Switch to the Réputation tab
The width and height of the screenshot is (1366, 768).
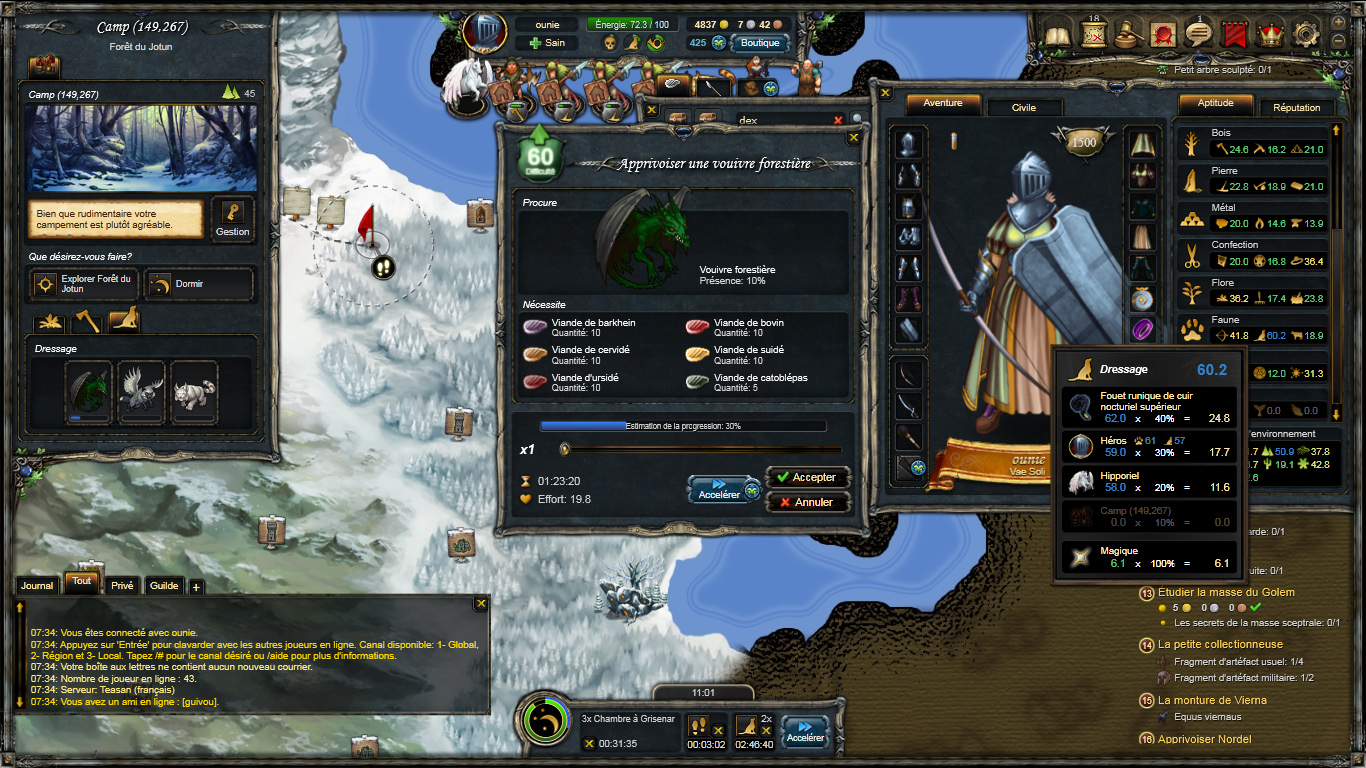coord(1297,107)
